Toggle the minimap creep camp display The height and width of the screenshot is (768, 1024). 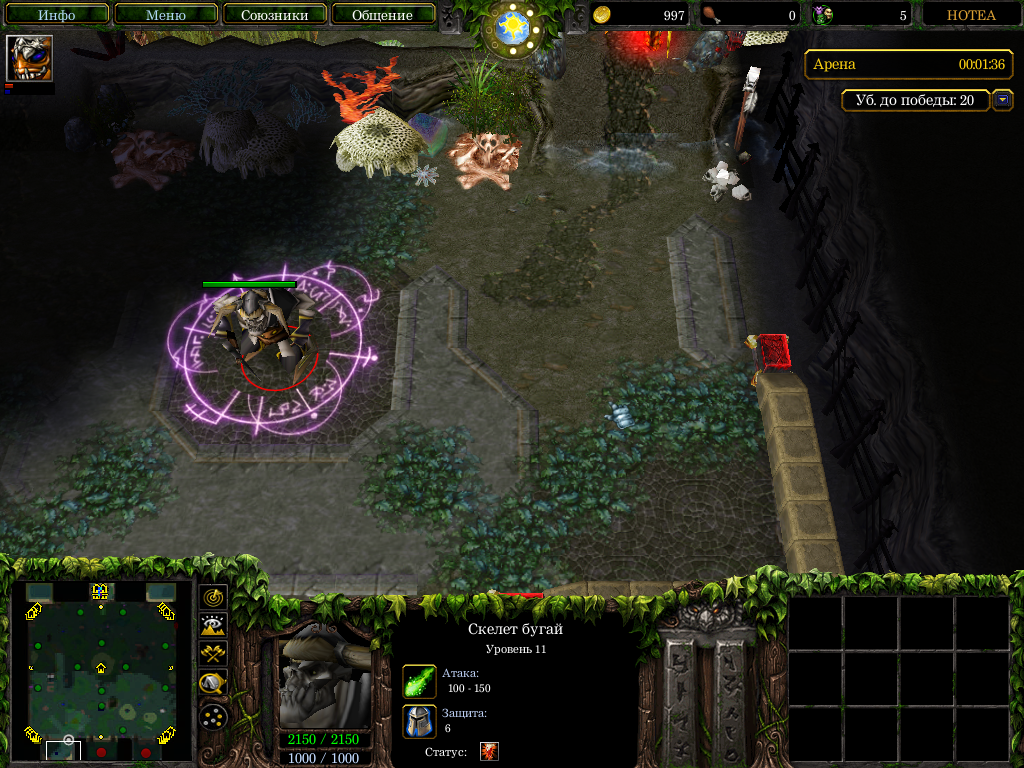[213, 684]
